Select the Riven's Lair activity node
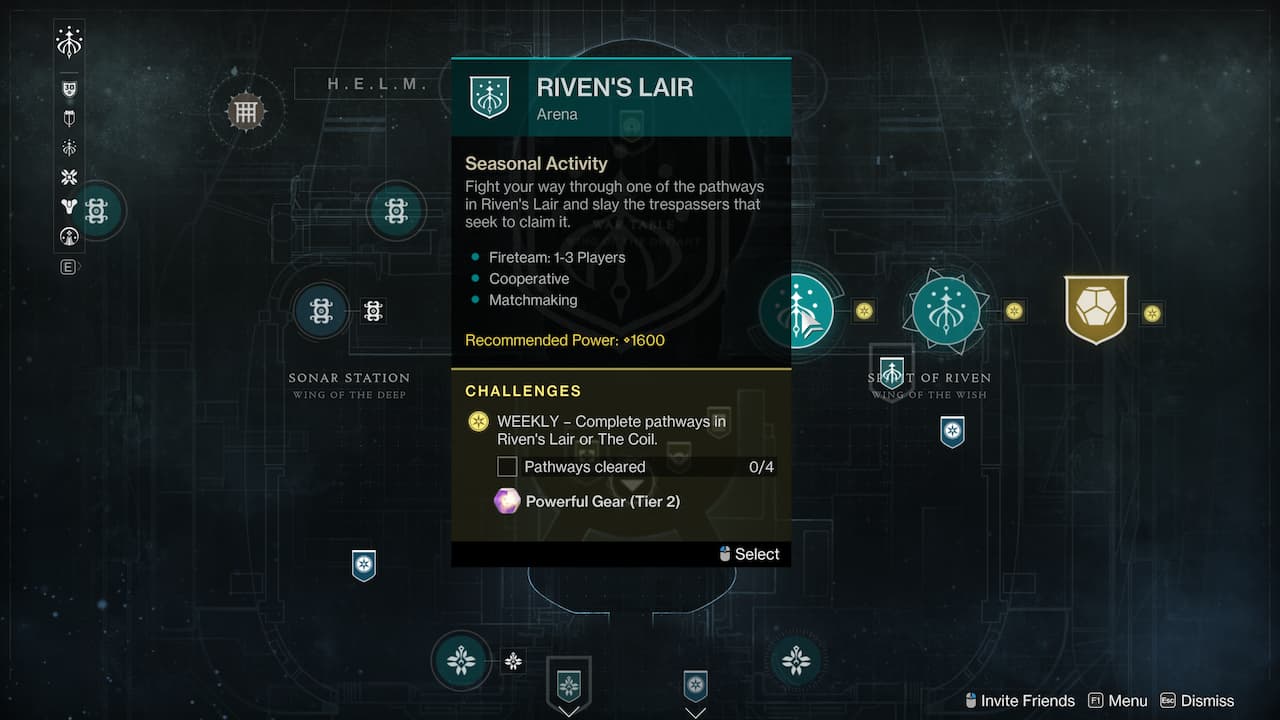The width and height of the screenshot is (1280, 720). [806, 310]
